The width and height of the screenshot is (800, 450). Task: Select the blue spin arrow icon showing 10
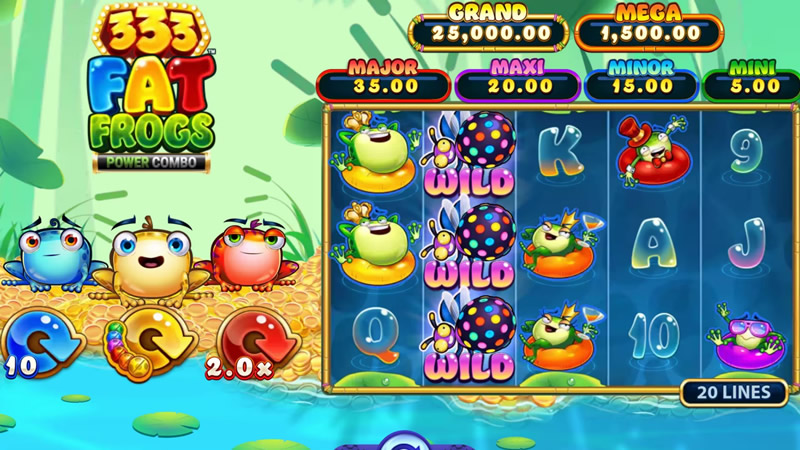[42, 339]
